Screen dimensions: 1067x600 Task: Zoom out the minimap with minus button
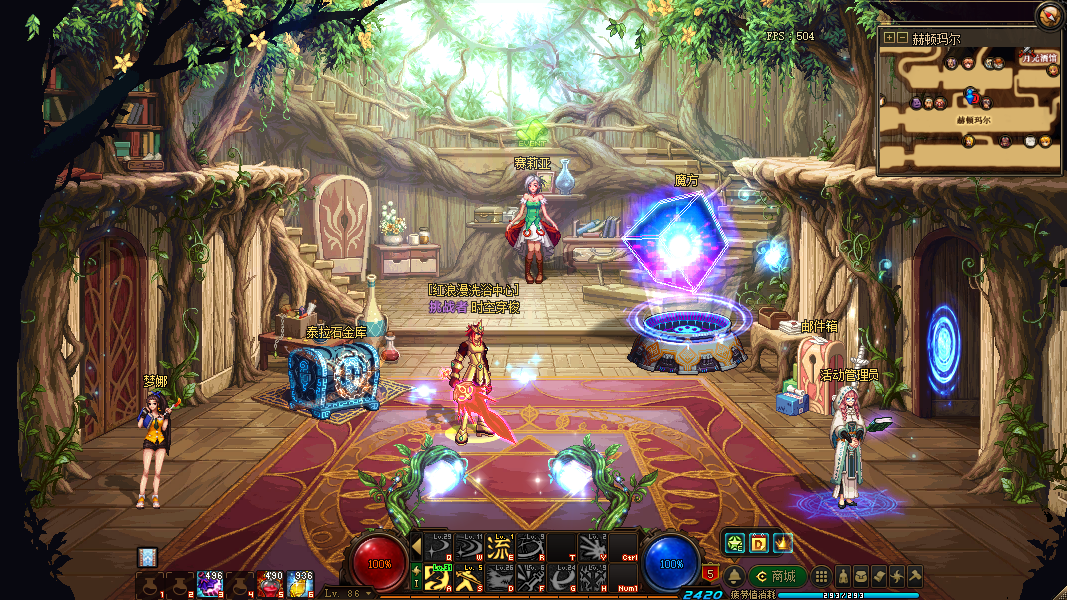pyautogui.click(x=902, y=38)
